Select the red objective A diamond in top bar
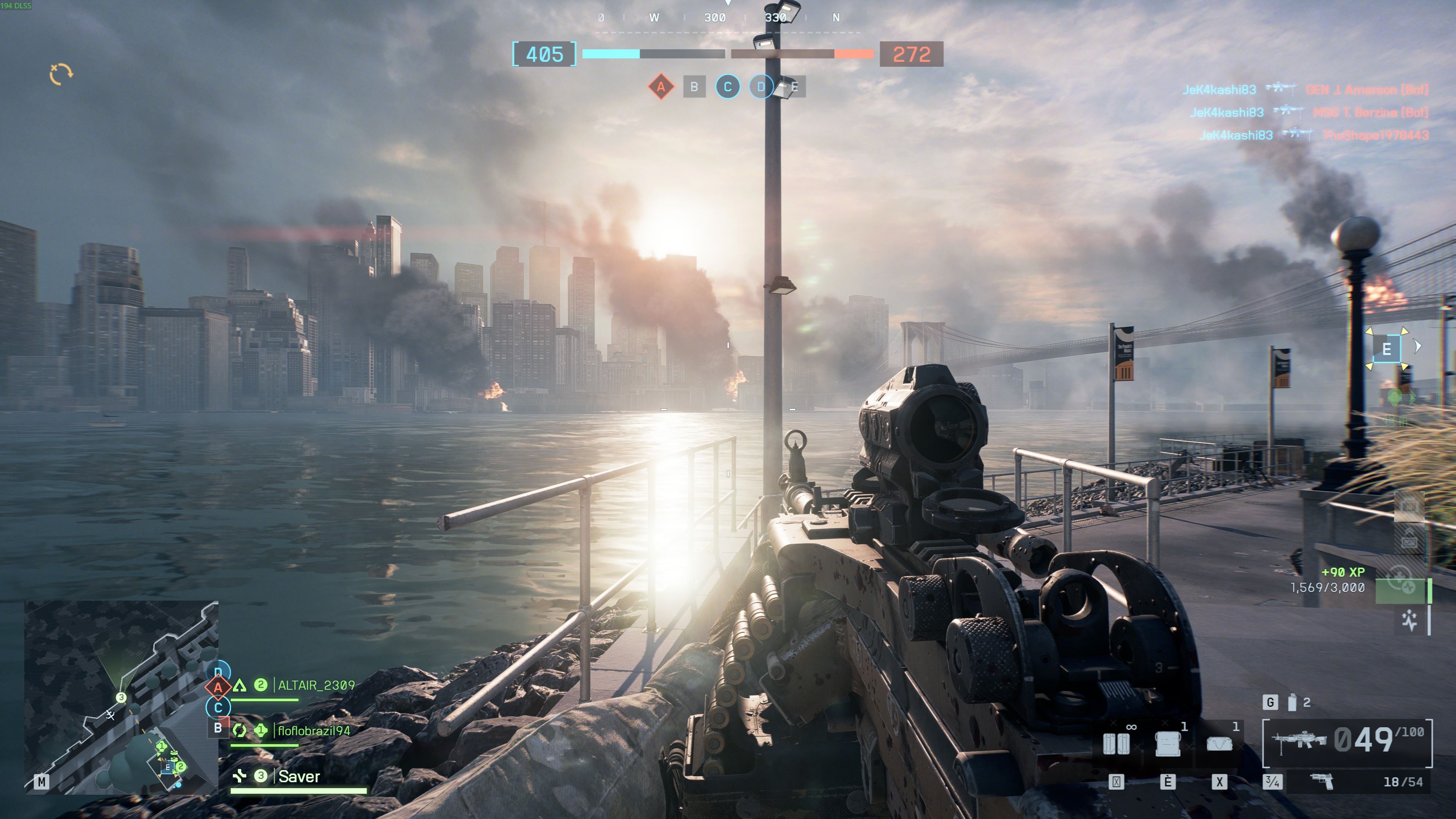Screen dimensions: 1456x819 660,87
